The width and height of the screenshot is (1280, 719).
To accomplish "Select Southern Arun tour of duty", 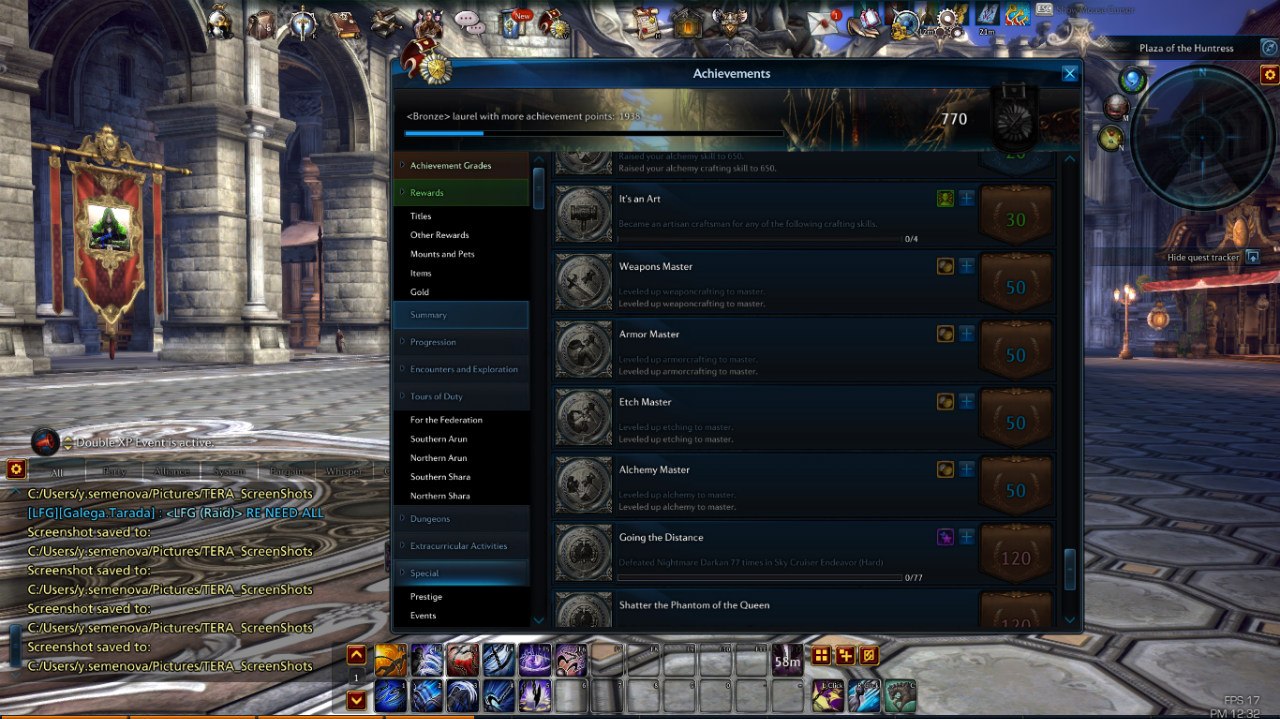I will [x=438, y=439].
